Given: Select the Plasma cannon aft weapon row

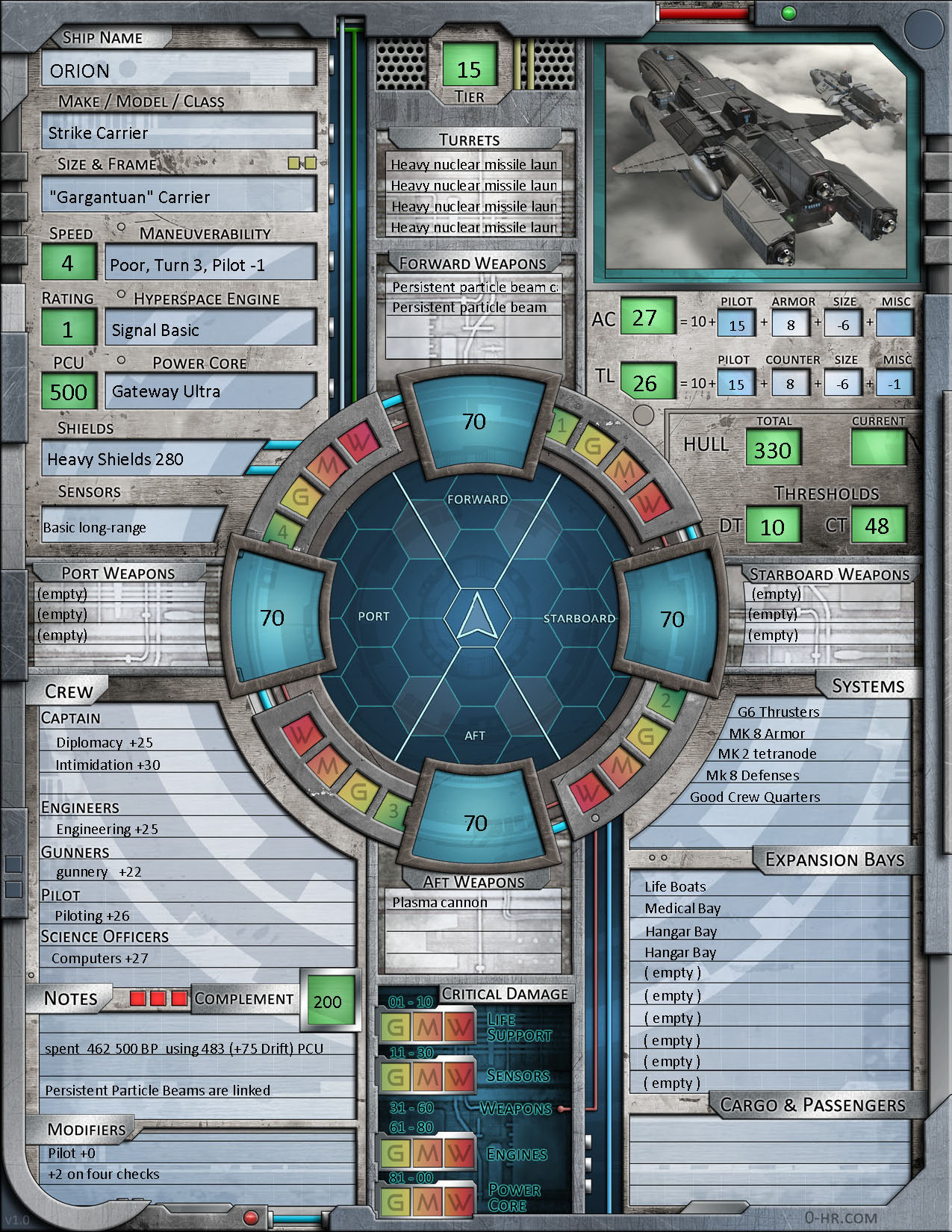Looking at the screenshot, I should click(473, 903).
